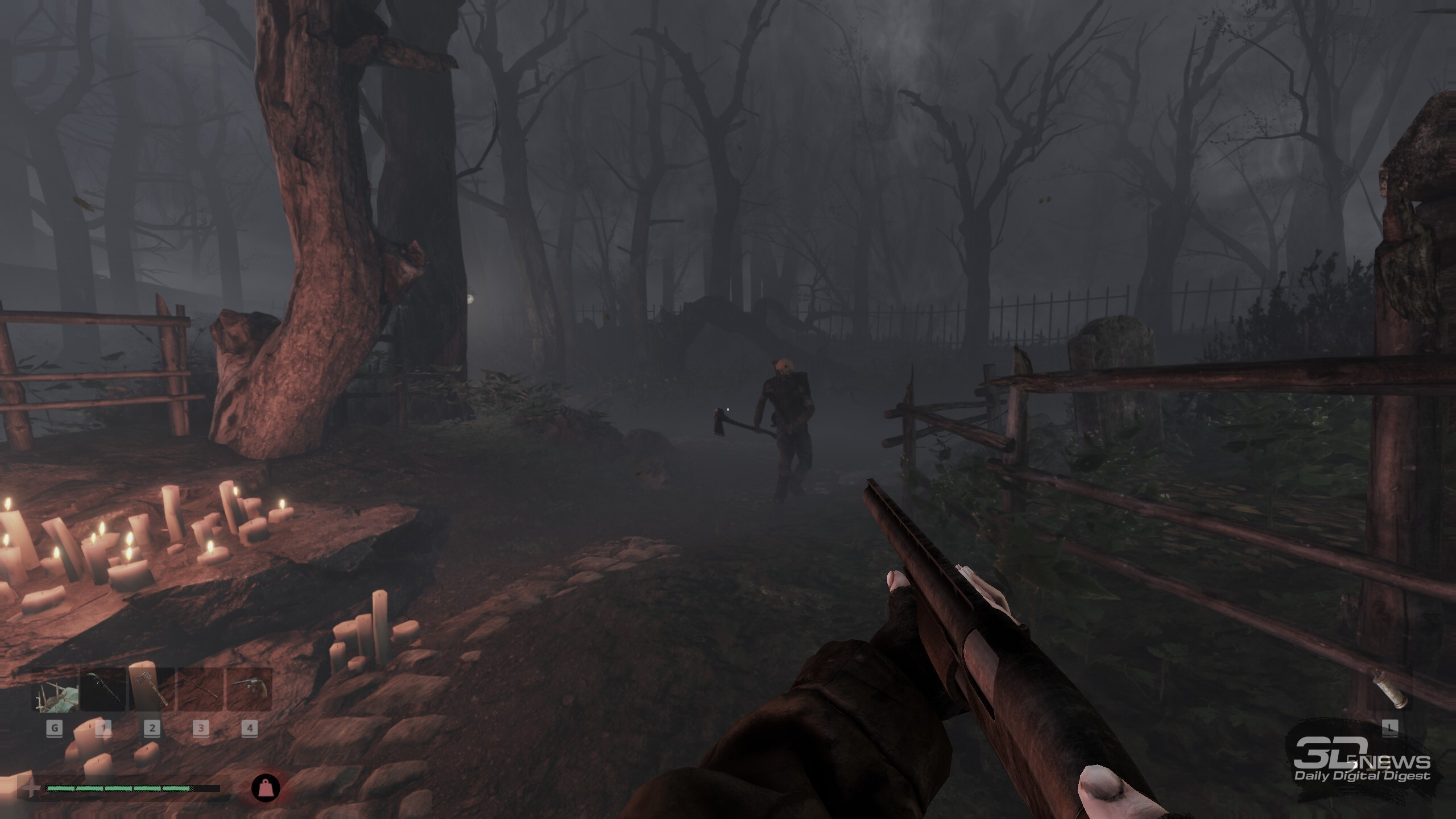
Task: Equip the axe from the hotbar
Action: (151, 690)
